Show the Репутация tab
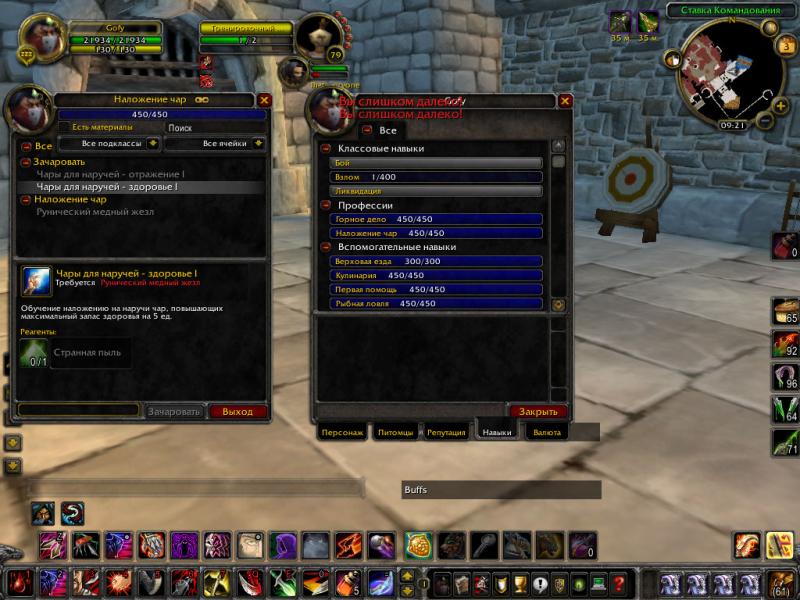 [446, 433]
